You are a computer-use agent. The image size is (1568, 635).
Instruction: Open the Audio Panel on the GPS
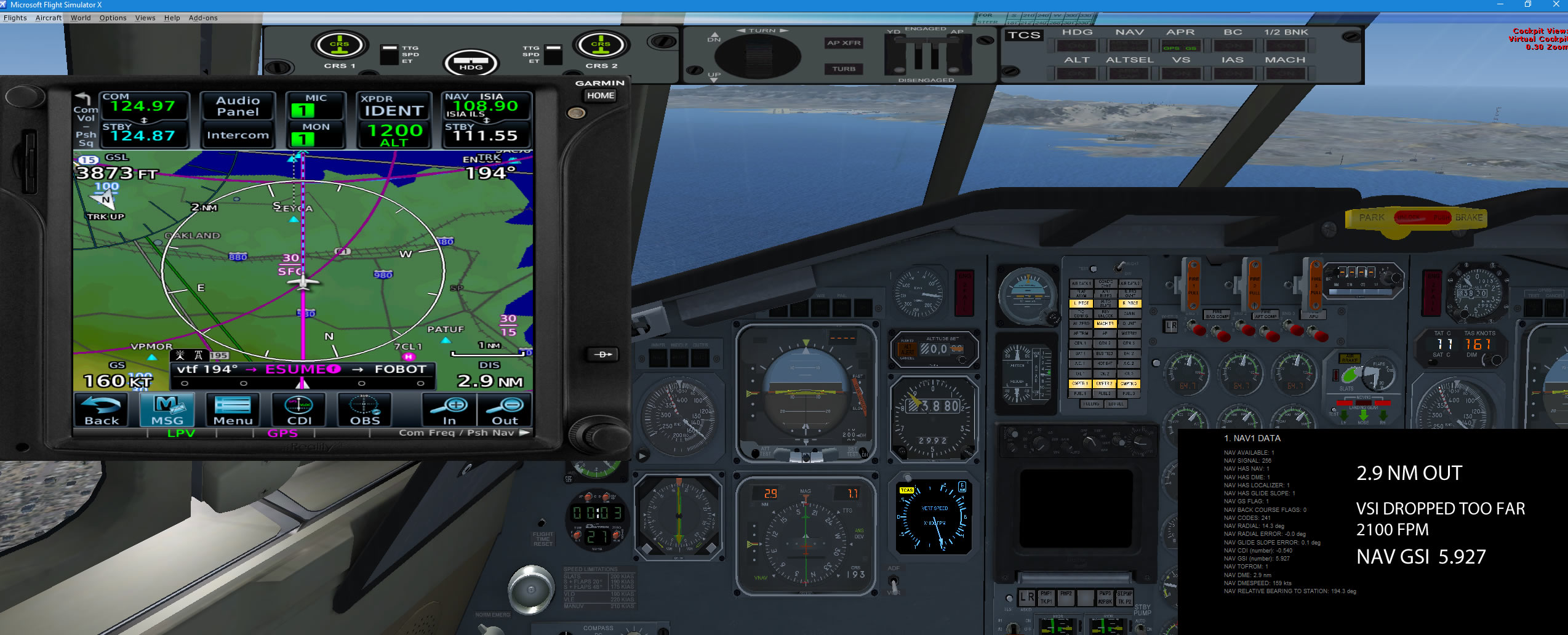(238, 106)
